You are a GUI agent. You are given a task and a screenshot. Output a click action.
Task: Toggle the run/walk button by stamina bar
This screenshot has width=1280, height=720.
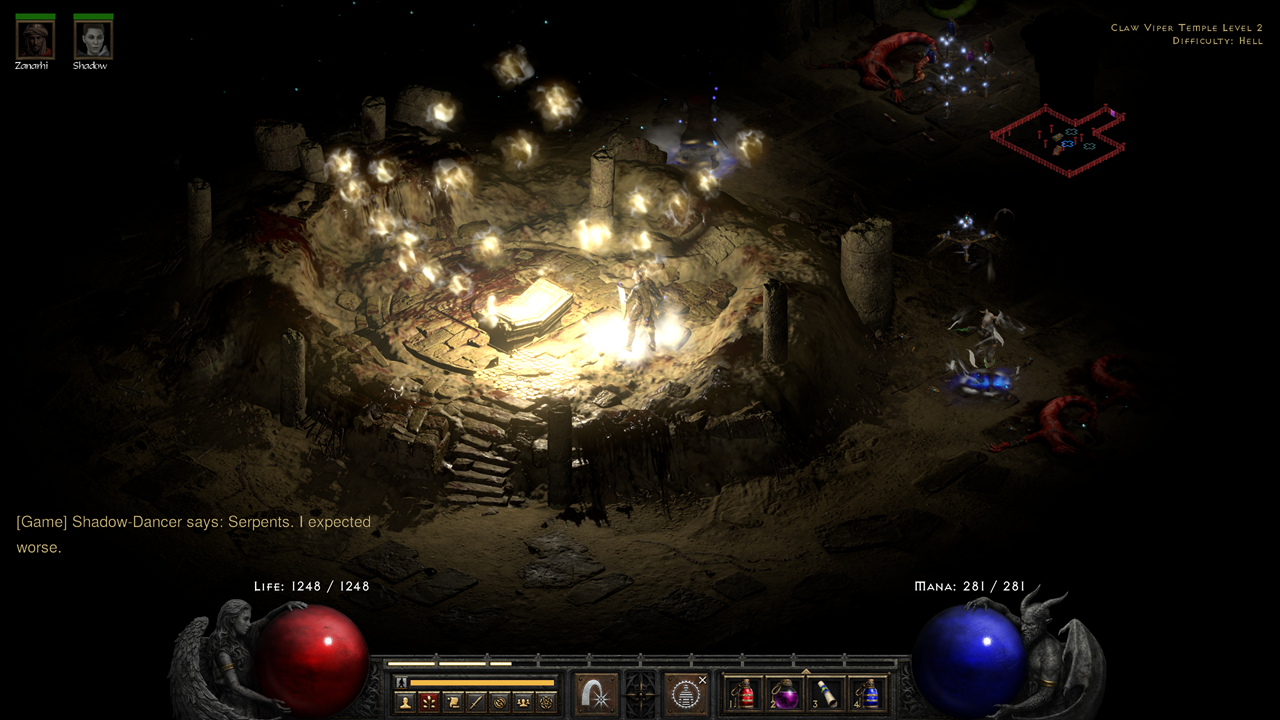tap(401, 682)
